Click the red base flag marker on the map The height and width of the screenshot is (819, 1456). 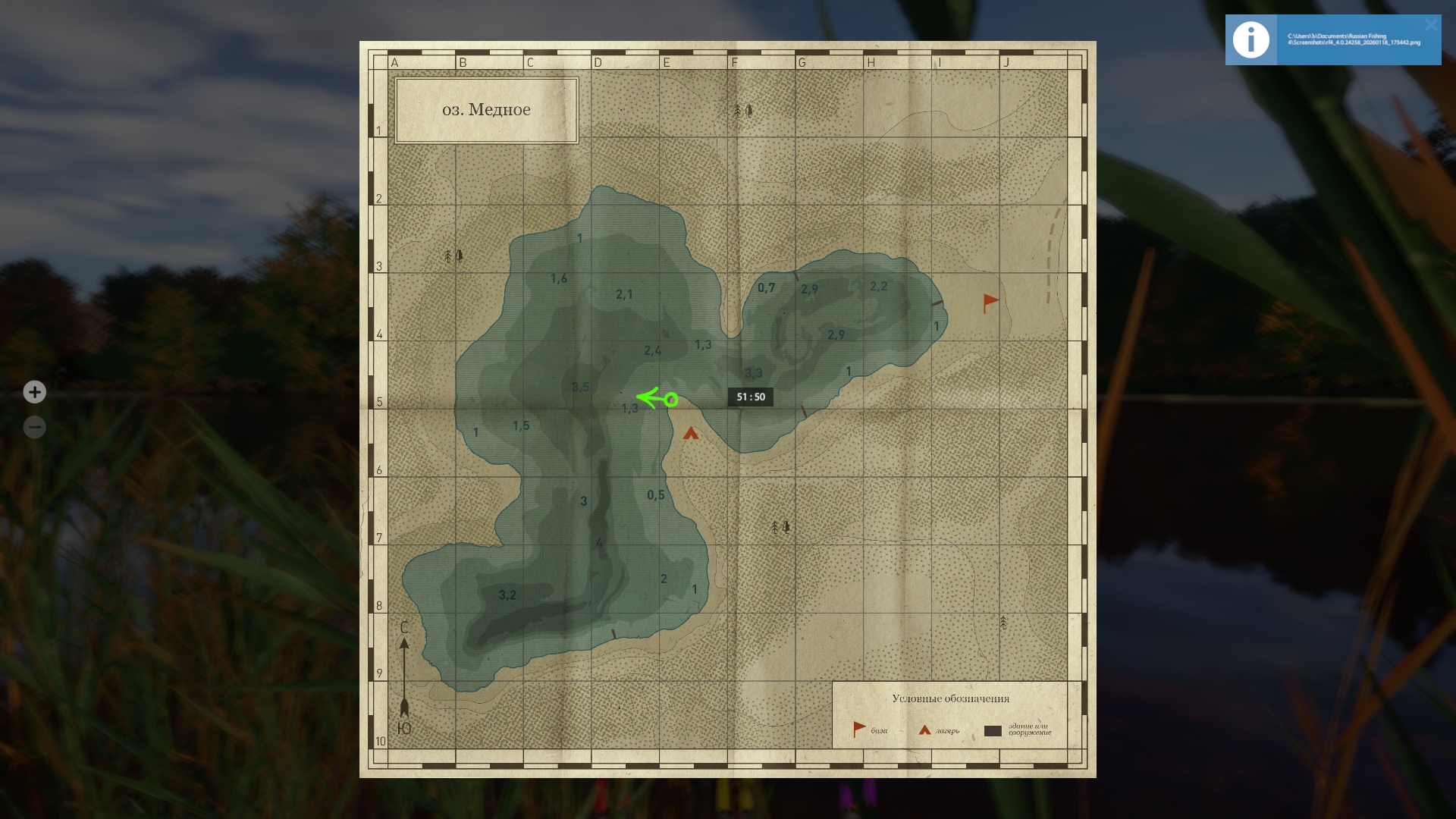tap(990, 303)
